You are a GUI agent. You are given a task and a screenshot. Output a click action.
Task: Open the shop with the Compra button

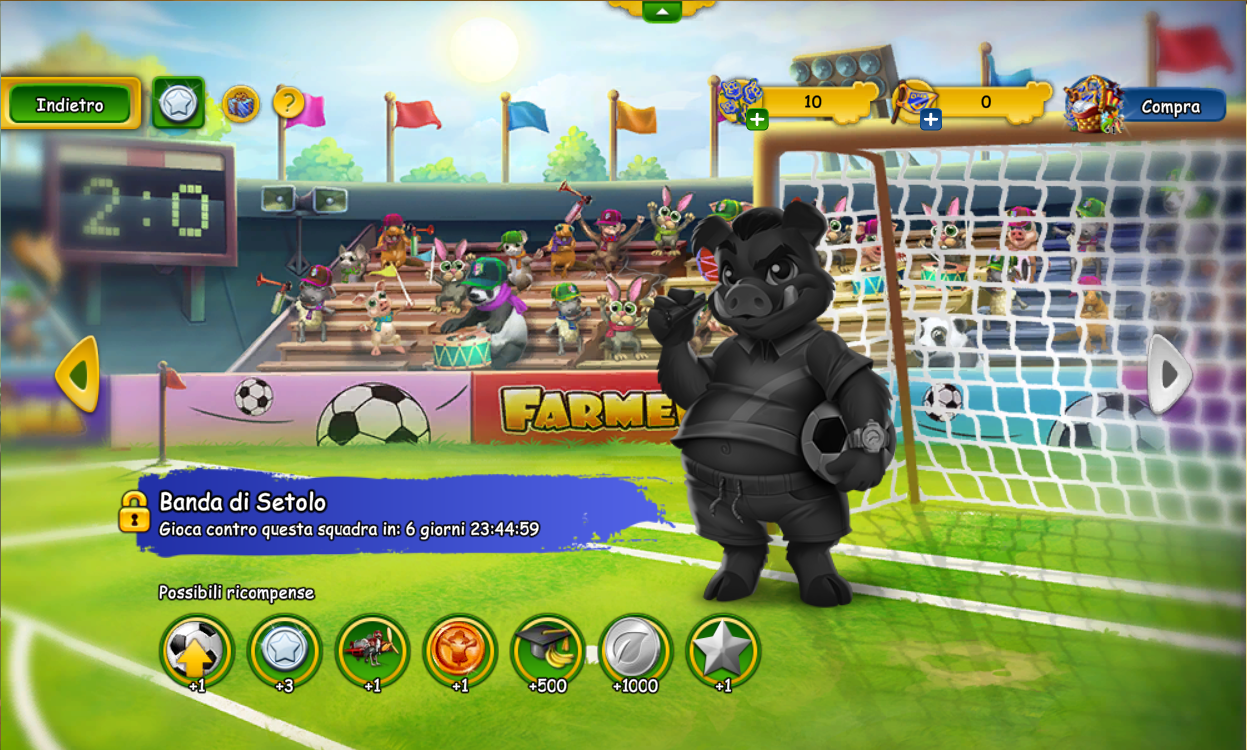click(x=1169, y=106)
